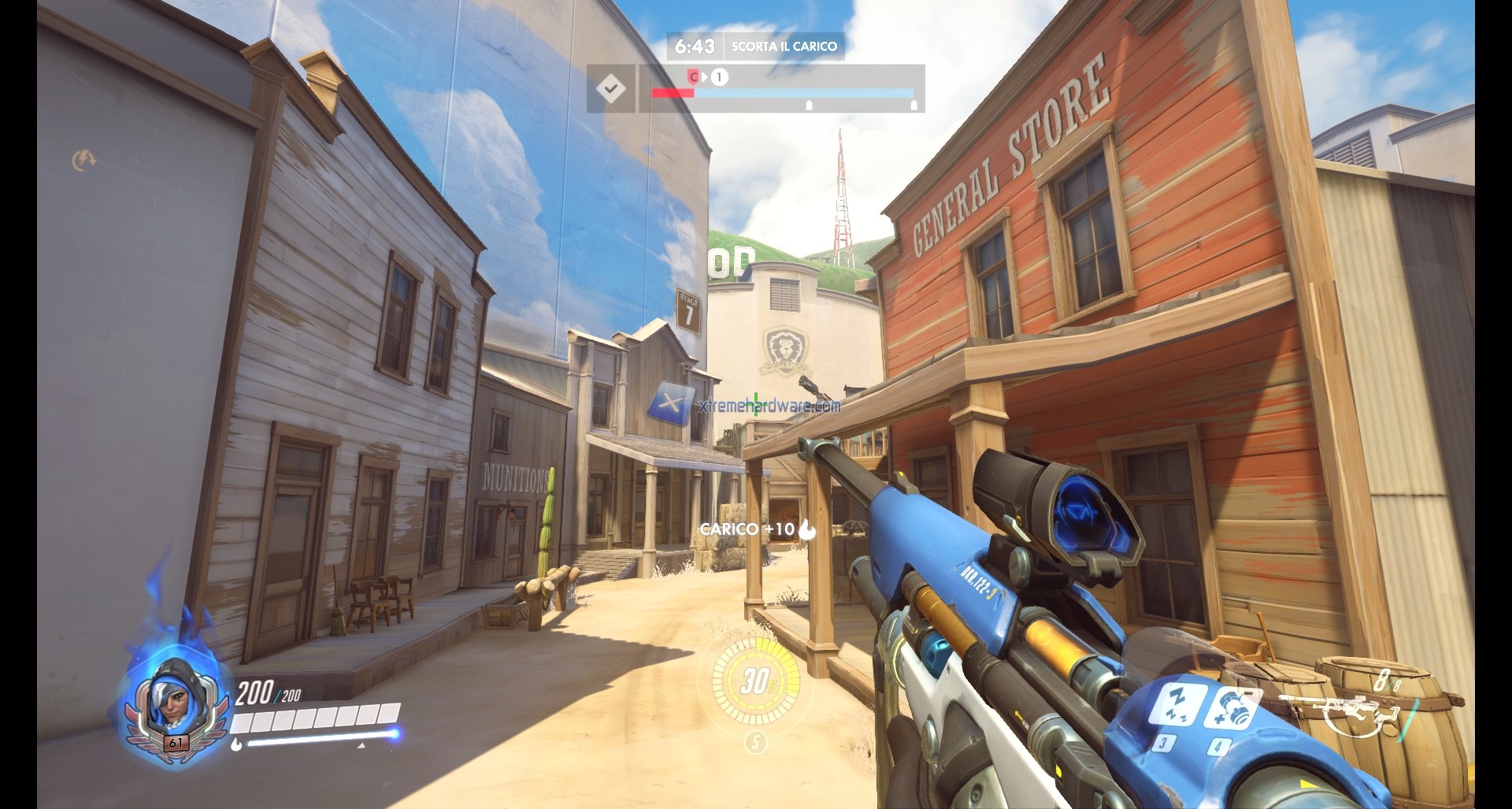The height and width of the screenshot is (809, 1512).
Task: Click the checkmark objective icon left of the progress bar
Action: pyautogui.click(x=612, y=88)
